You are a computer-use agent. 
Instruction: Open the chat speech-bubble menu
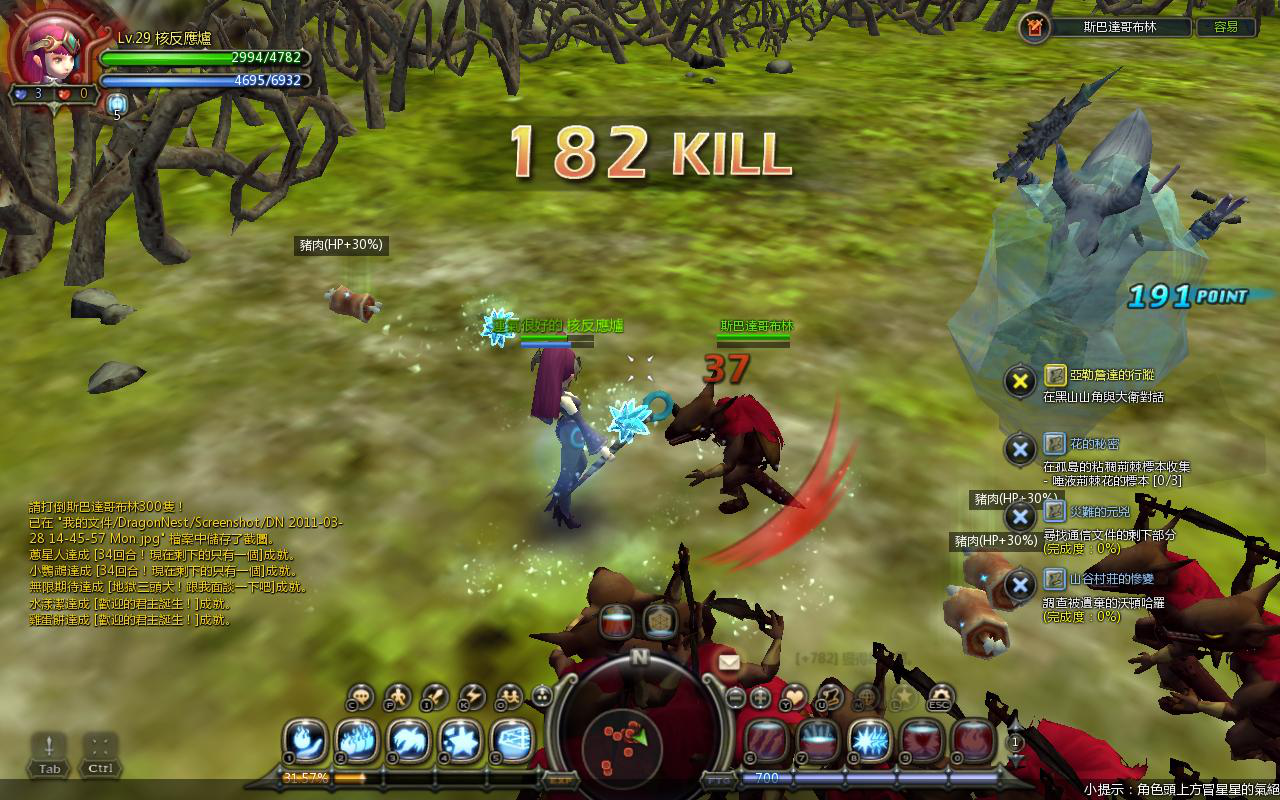[361, 696]
